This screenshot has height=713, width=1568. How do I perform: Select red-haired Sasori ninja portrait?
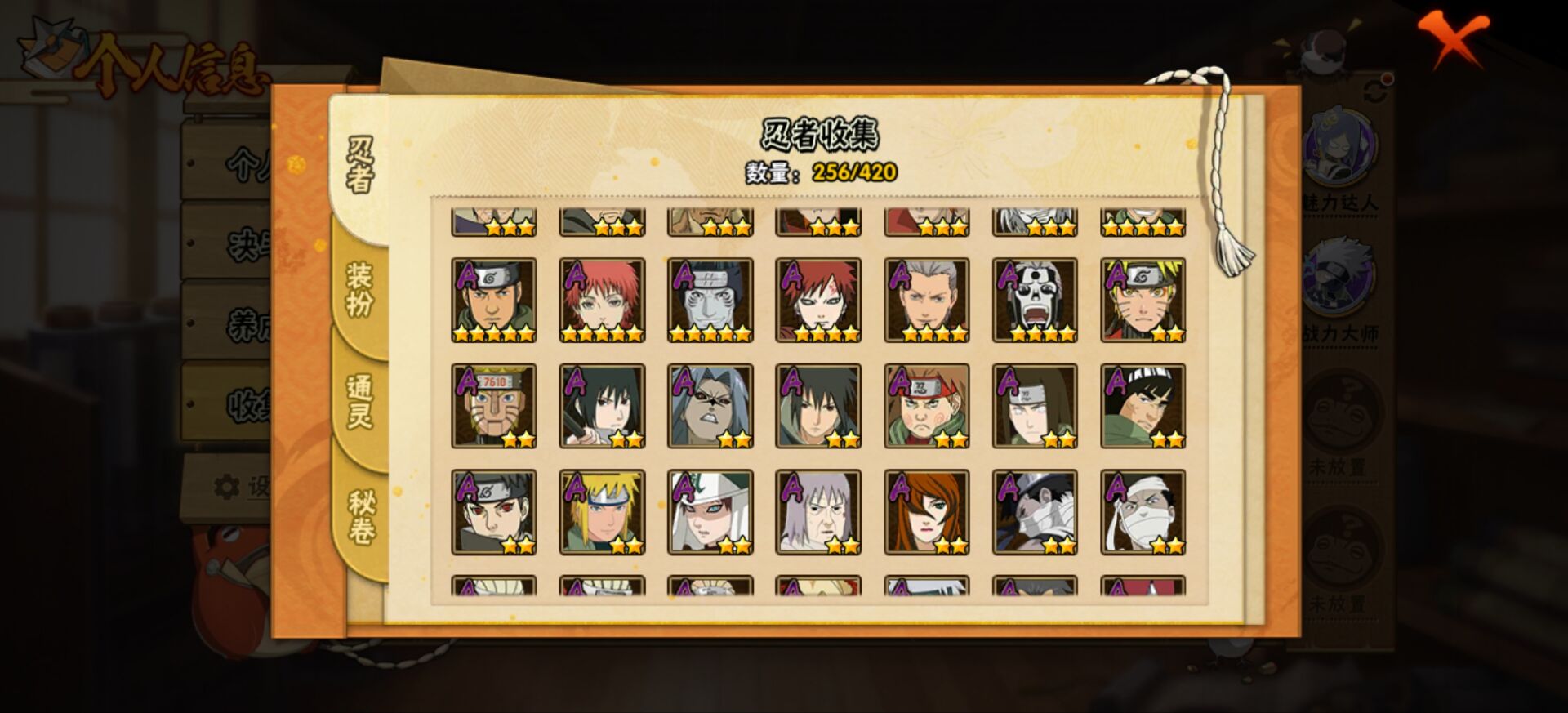602,300
